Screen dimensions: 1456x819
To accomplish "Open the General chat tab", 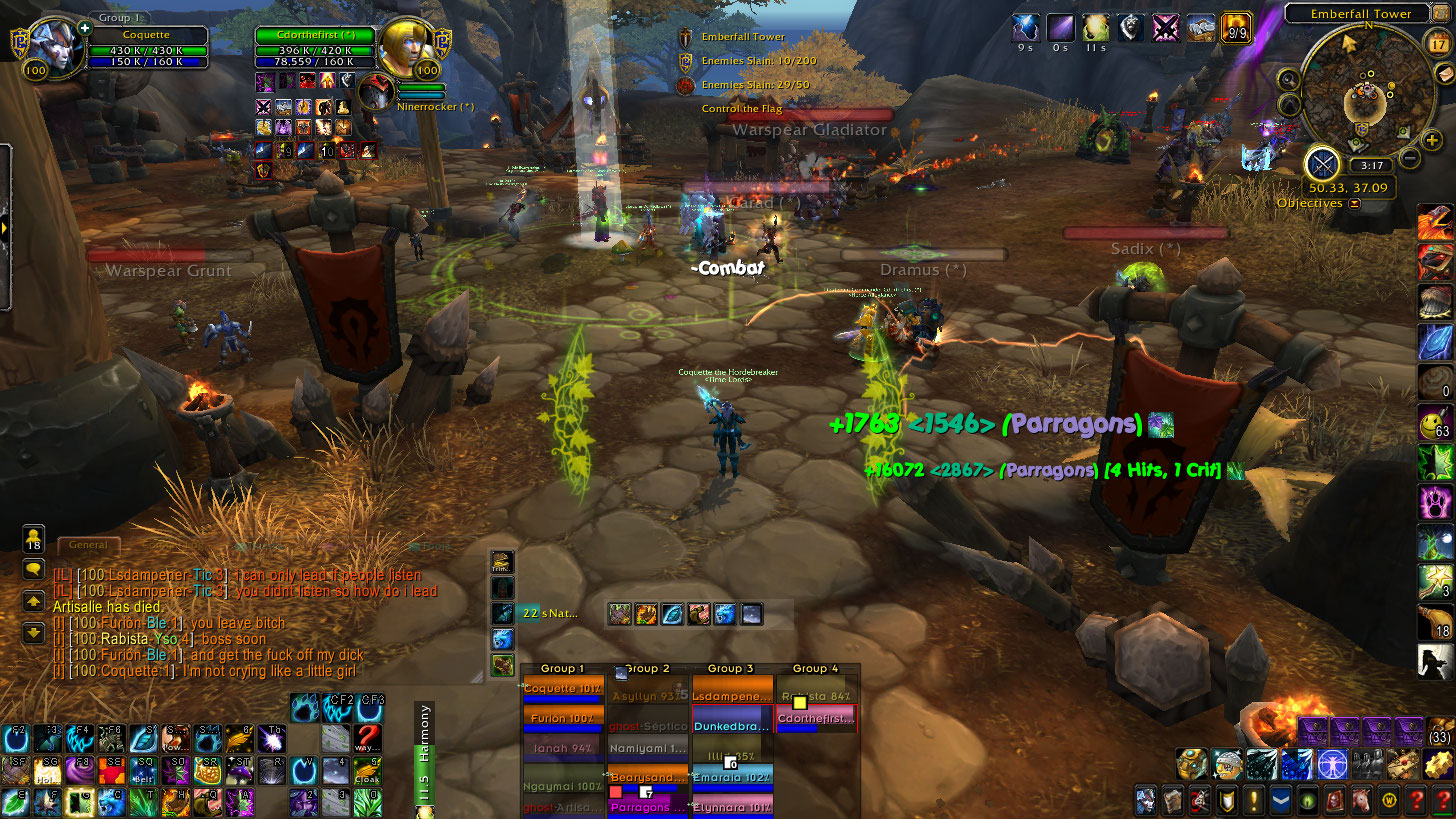I will point(89,545).
